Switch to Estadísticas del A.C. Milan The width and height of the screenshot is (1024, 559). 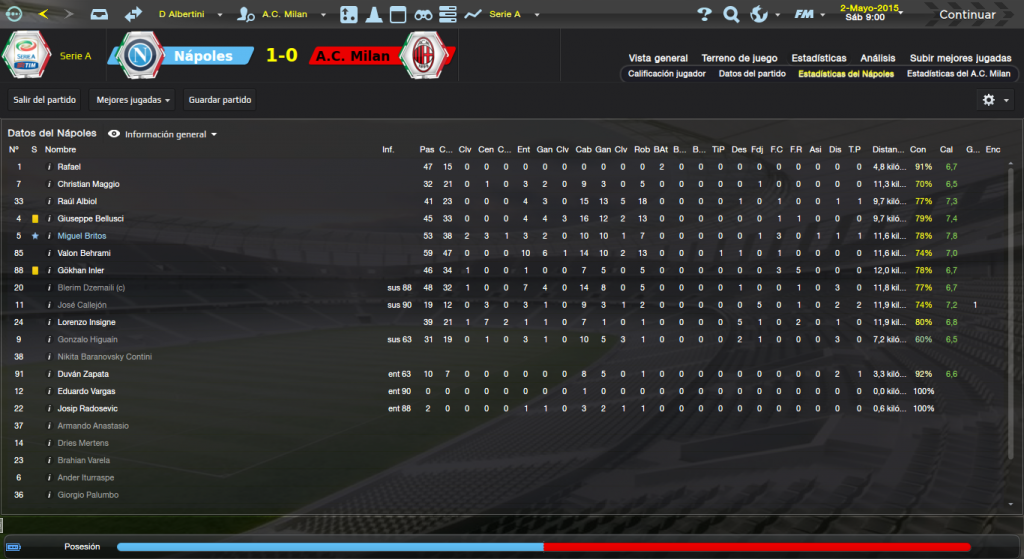pos(958,73)
